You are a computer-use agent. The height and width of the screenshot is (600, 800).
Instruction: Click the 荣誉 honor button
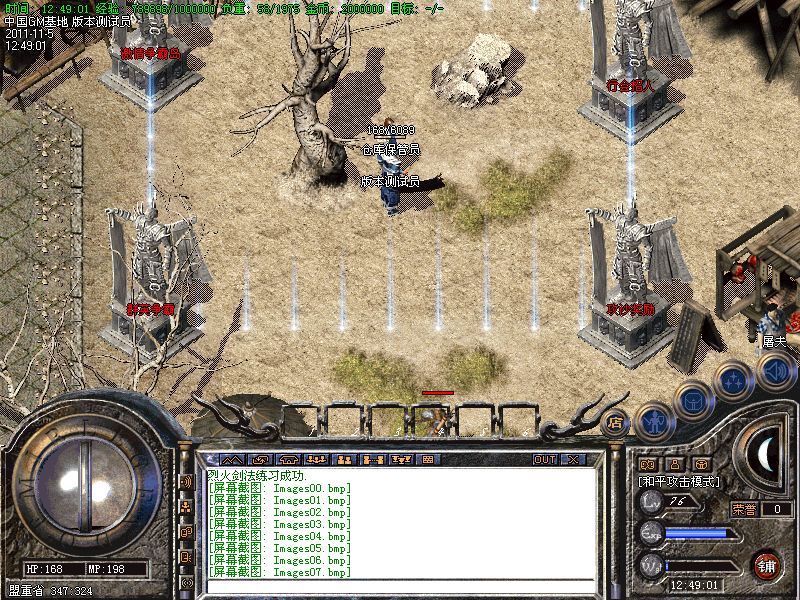744,509
